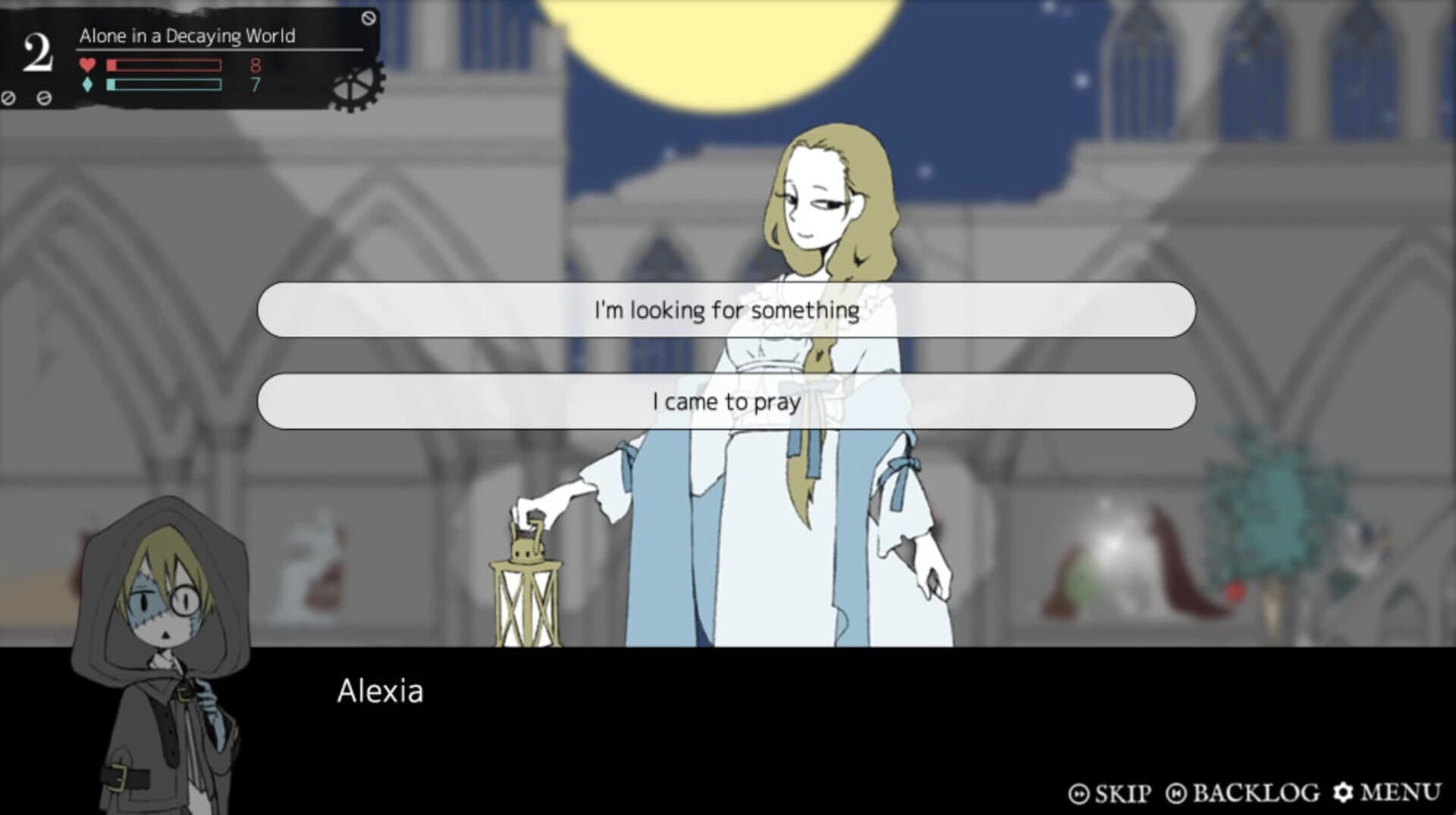The width and height of the screenshot is (1456, 815).
Task: Select the choice 'I came to pray'
Action: (726, 403)
